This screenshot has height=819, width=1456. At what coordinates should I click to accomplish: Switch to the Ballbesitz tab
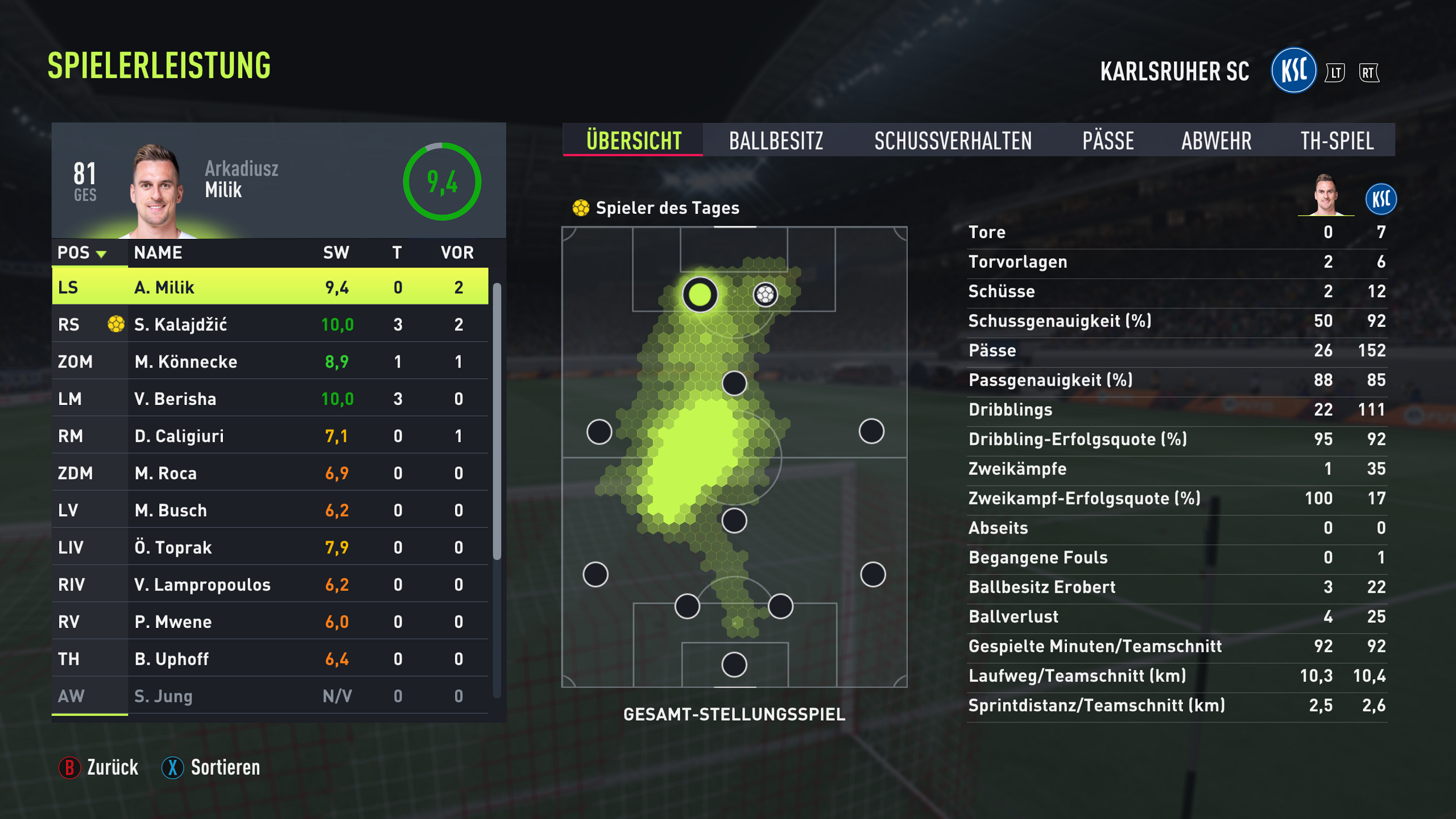[x=776, y=140]
